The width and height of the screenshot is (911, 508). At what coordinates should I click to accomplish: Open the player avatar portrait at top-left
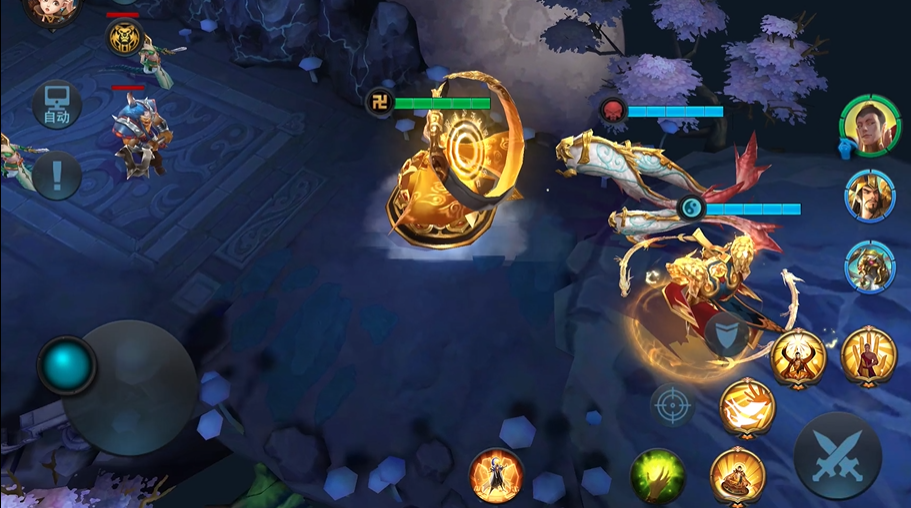[49, 10]
